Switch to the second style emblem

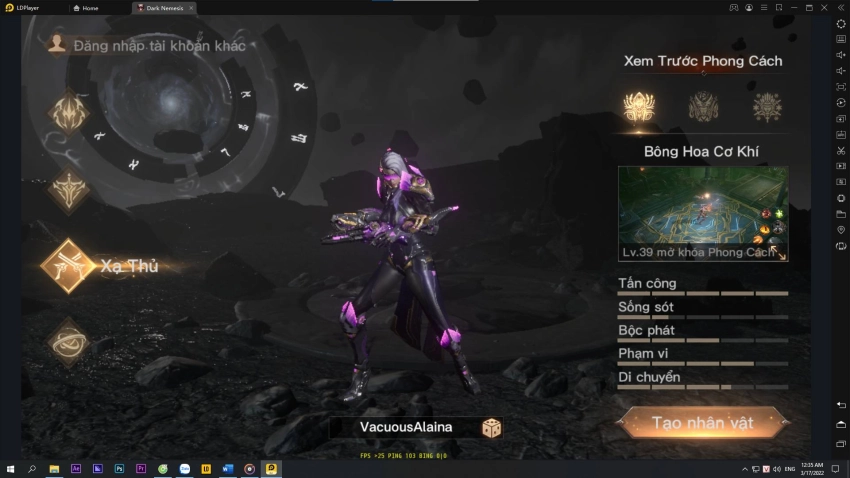click(x=702, y=105)
